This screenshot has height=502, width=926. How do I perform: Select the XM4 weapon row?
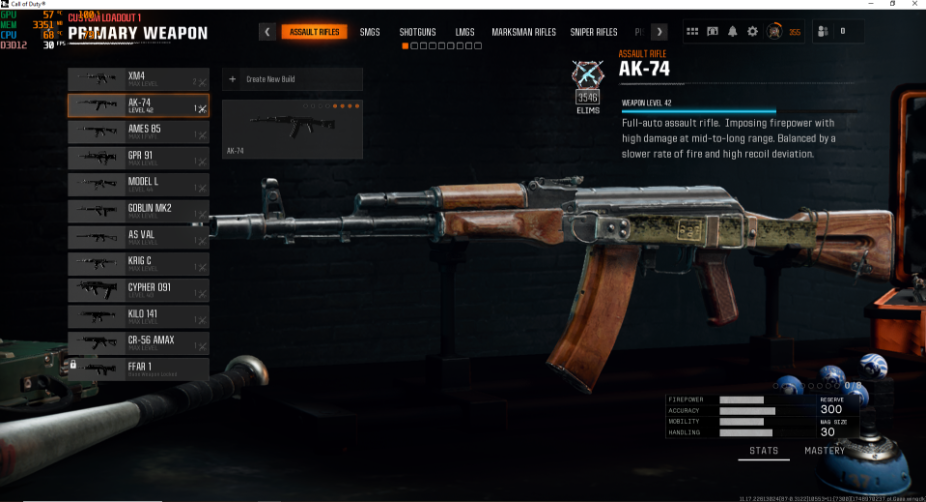tap(138, 78)
